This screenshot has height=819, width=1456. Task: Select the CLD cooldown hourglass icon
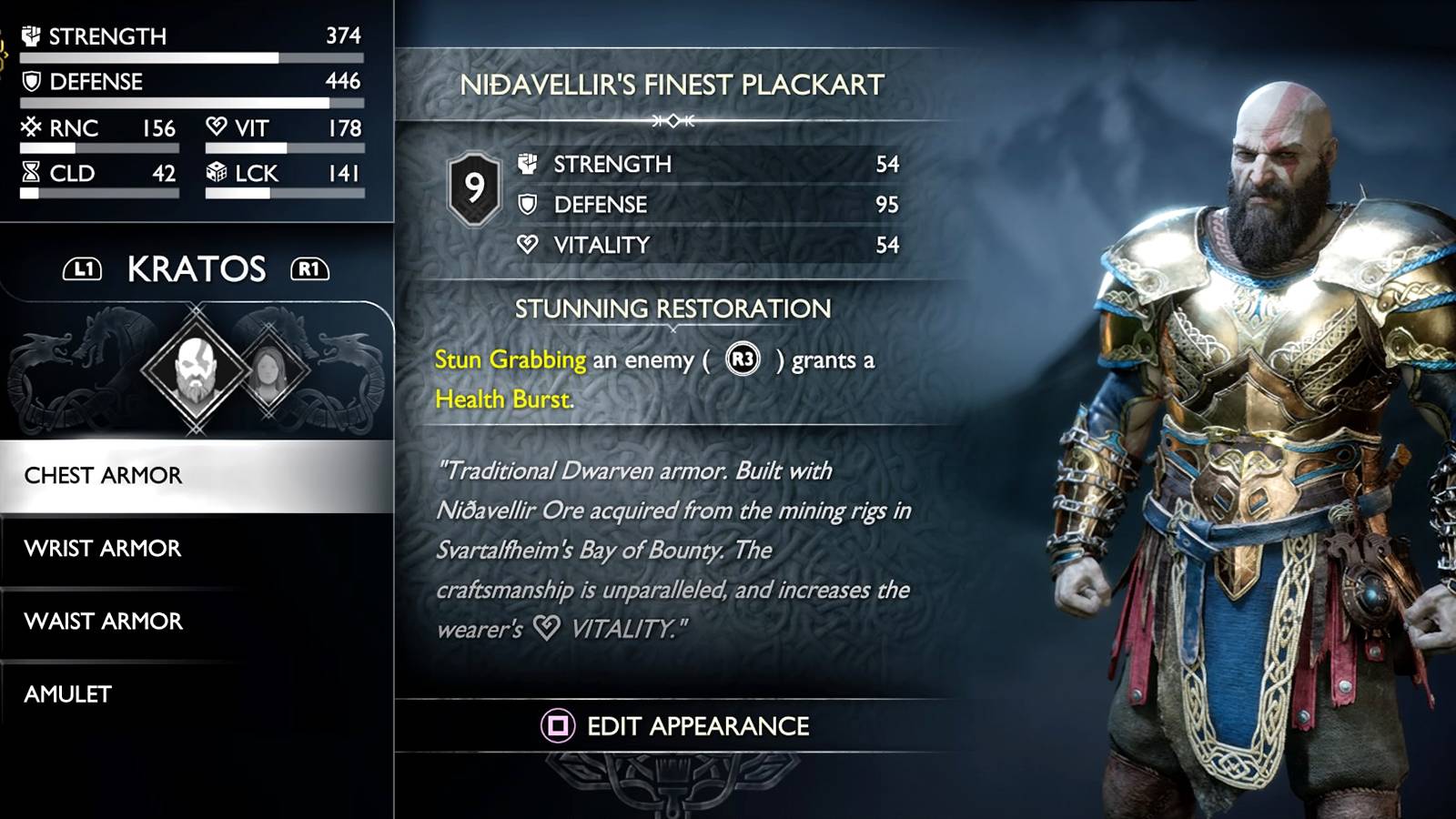29,173
